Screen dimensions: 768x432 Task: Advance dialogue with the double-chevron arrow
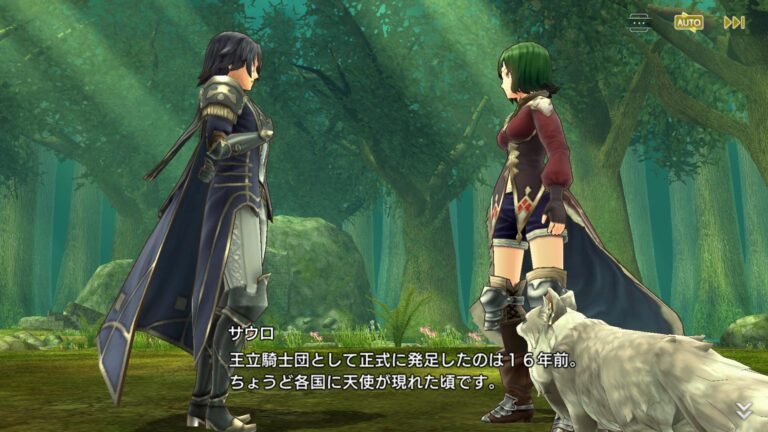coord(744,410)
